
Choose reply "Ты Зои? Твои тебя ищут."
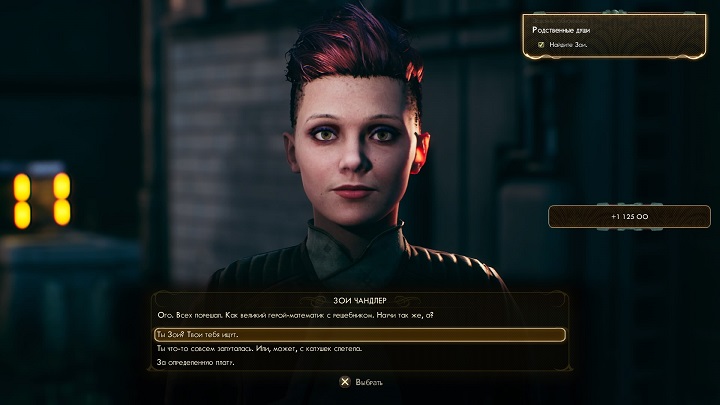pos(360,334)
